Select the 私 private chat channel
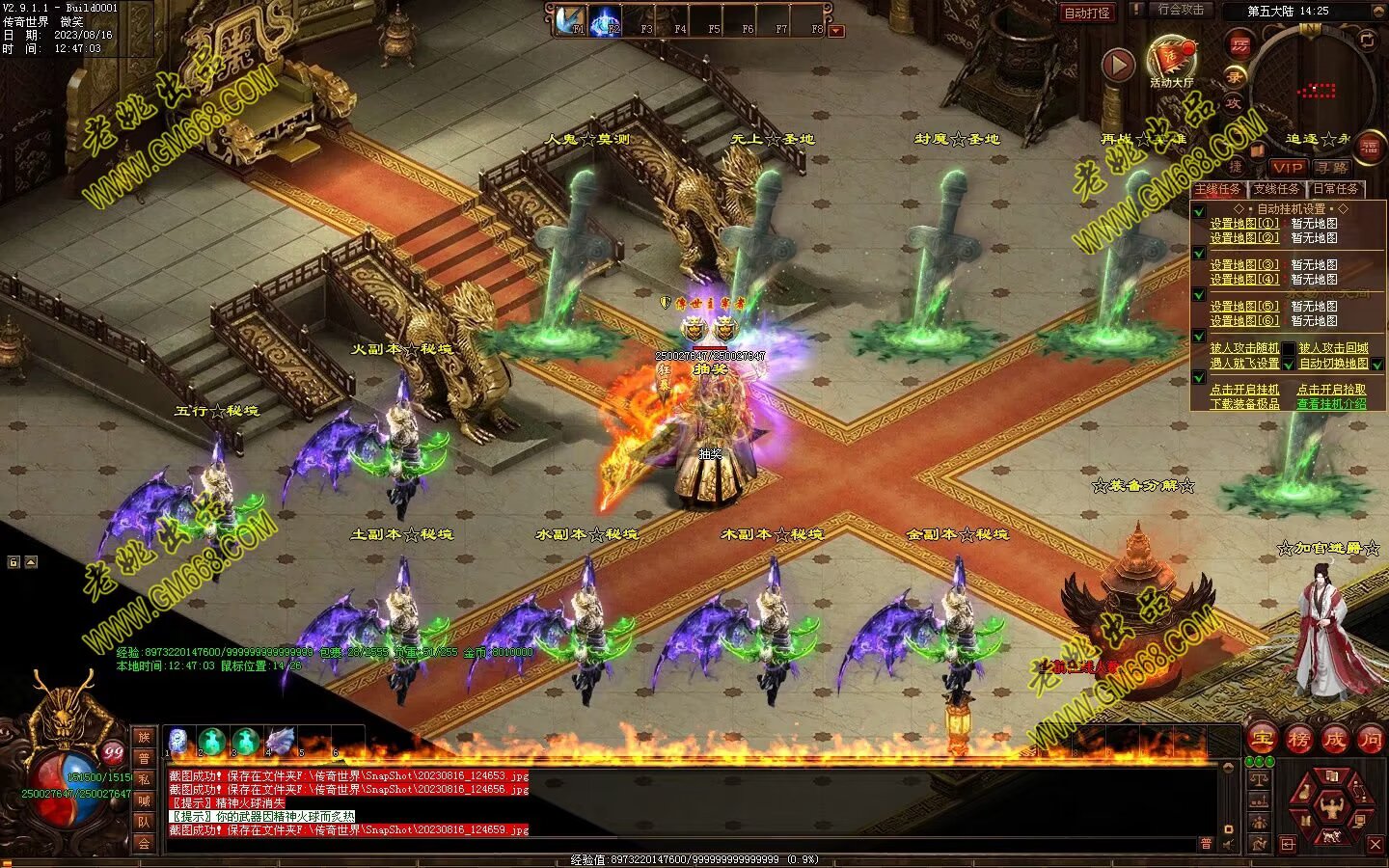The height and width of the screenshot is (868, 1389). coord(144,779)
